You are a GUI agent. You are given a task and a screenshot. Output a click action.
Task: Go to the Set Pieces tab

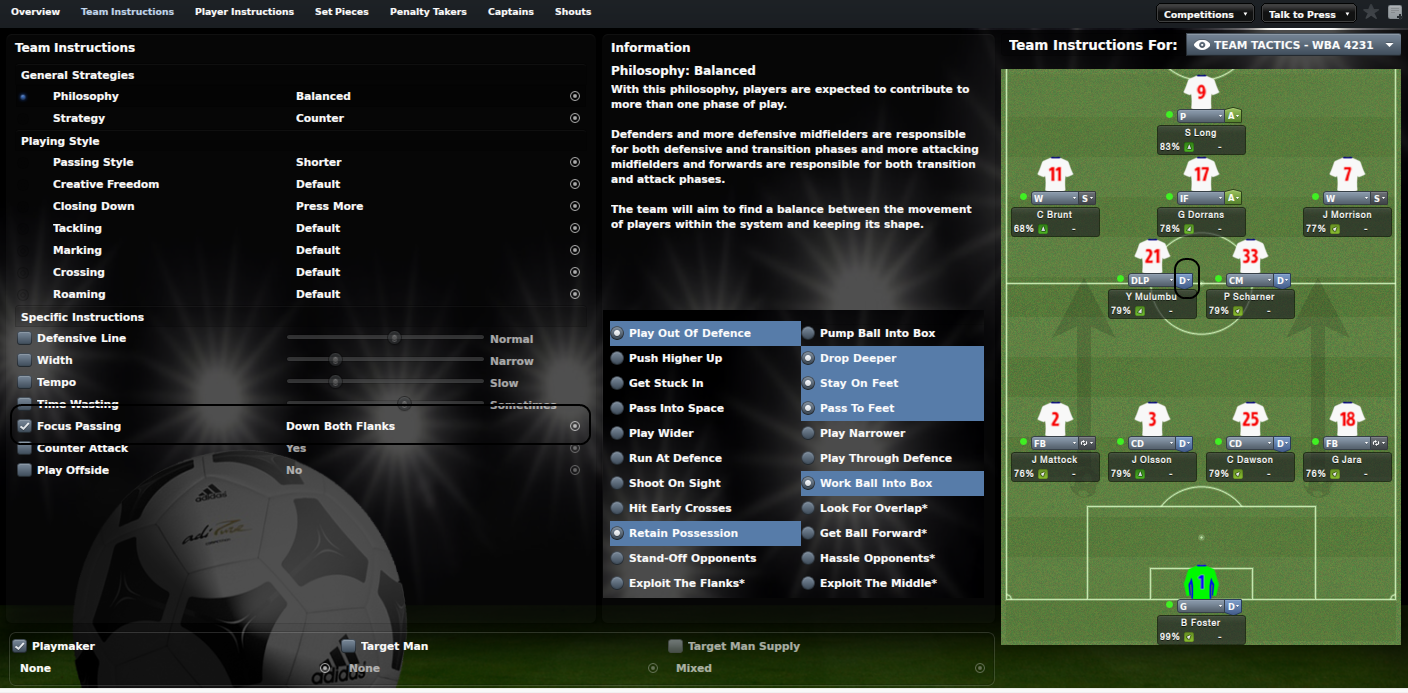coord(341,12)
